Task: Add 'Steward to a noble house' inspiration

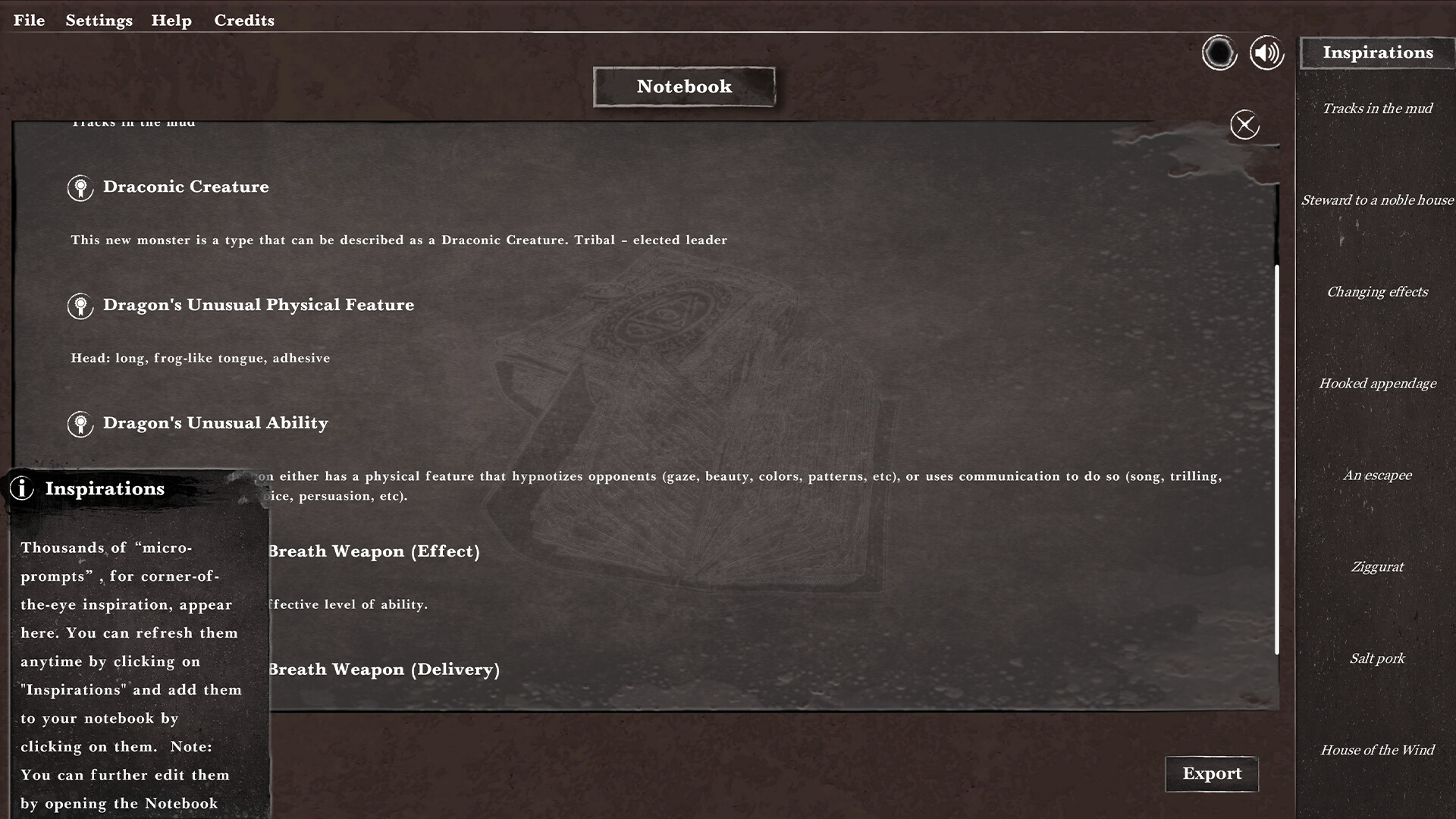Action: click(x=1377, y=200)
